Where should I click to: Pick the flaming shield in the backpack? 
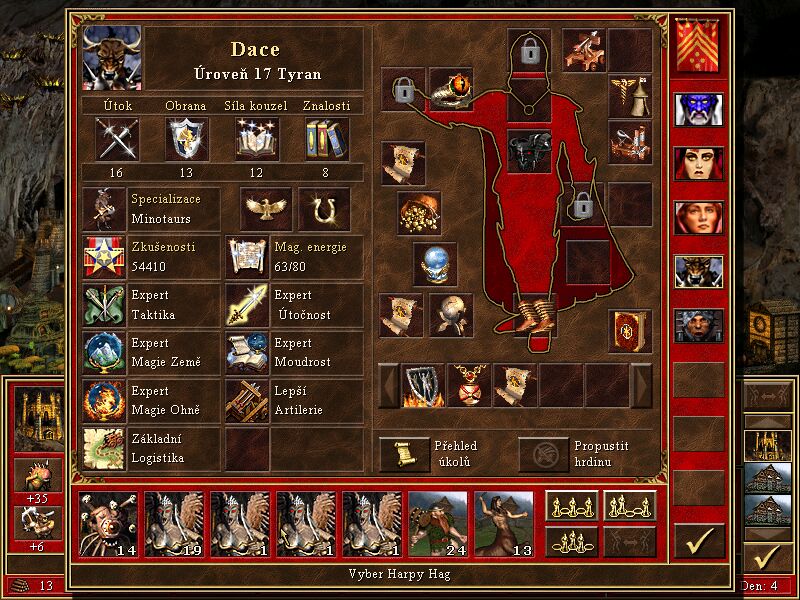[x=423, y=385]
